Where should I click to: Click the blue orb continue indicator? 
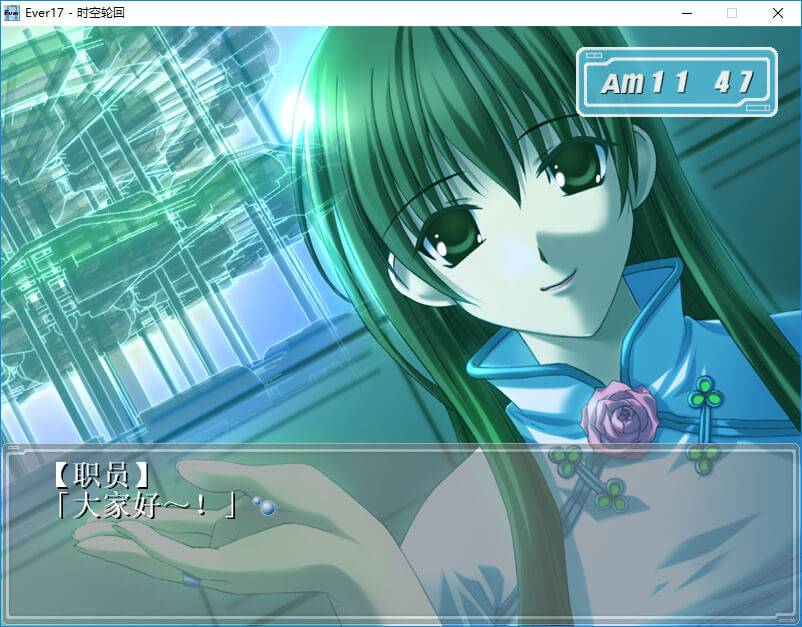[265, 507]
